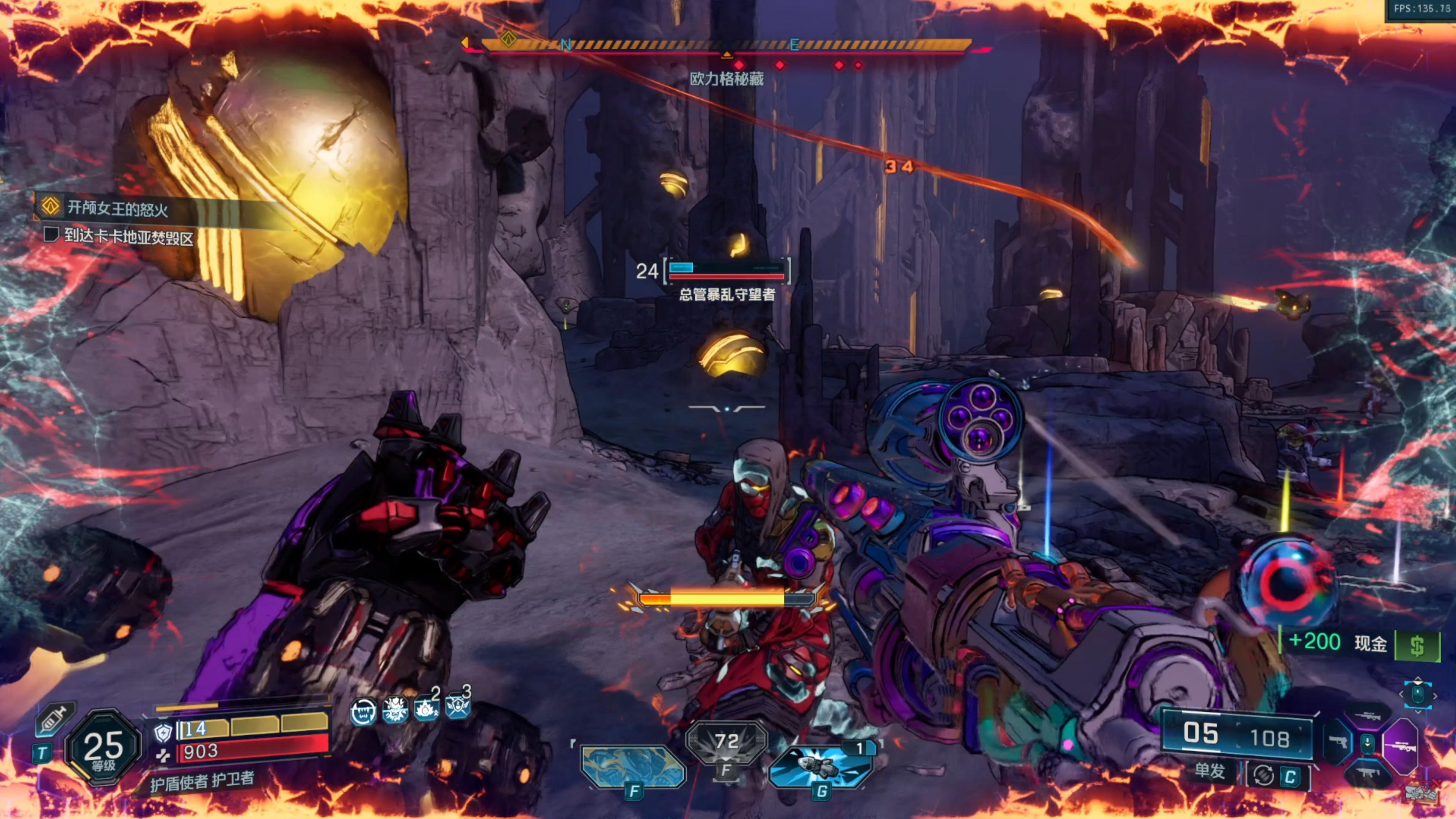Switch to the bottom submachine gun slot
Screen dimensions: 1456x819
coord(1367,773)
